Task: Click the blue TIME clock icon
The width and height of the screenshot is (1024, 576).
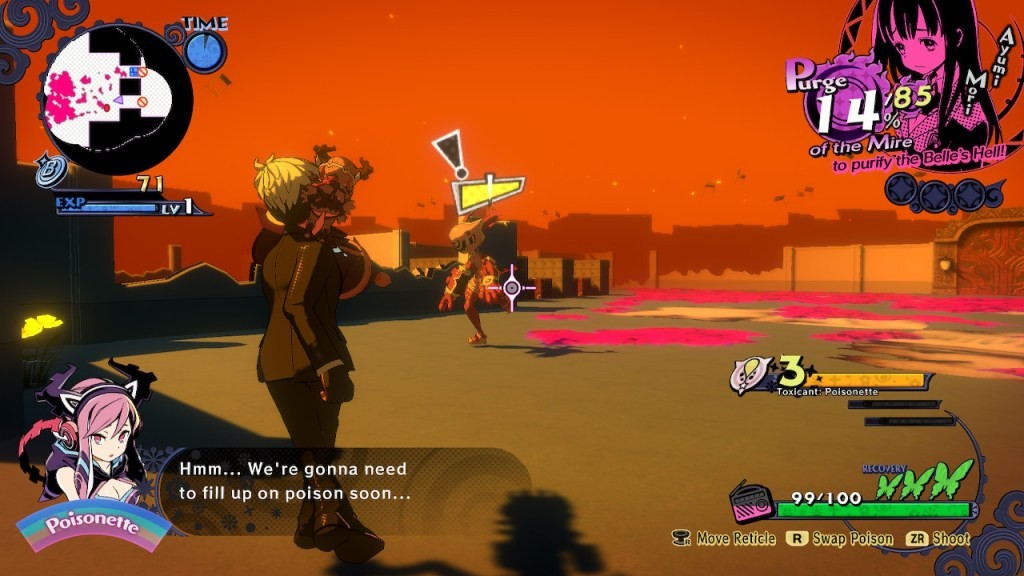Action: point(204,52)
